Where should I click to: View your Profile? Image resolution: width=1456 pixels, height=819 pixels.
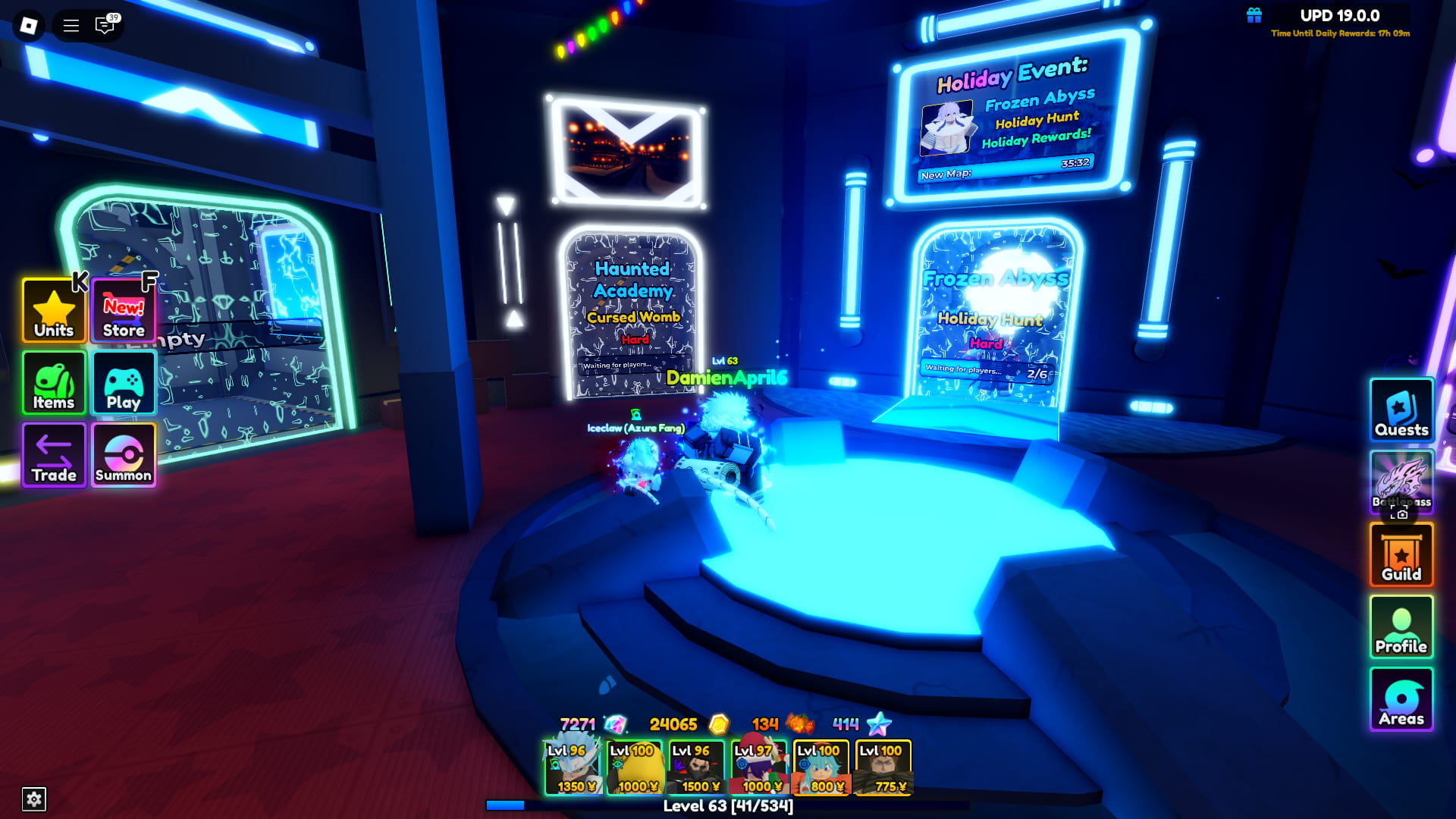click(1401, 626)
